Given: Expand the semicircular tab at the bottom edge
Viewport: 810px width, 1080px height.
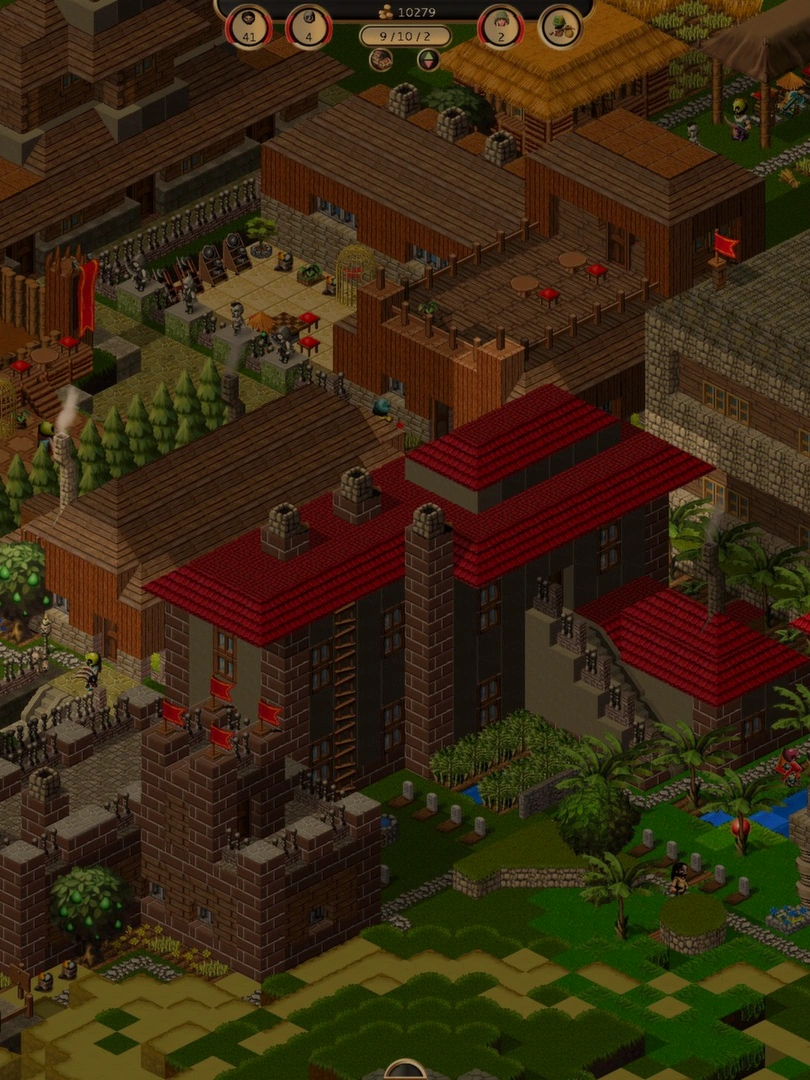Looking at the screenshot, I should [x=405, y=1071].
